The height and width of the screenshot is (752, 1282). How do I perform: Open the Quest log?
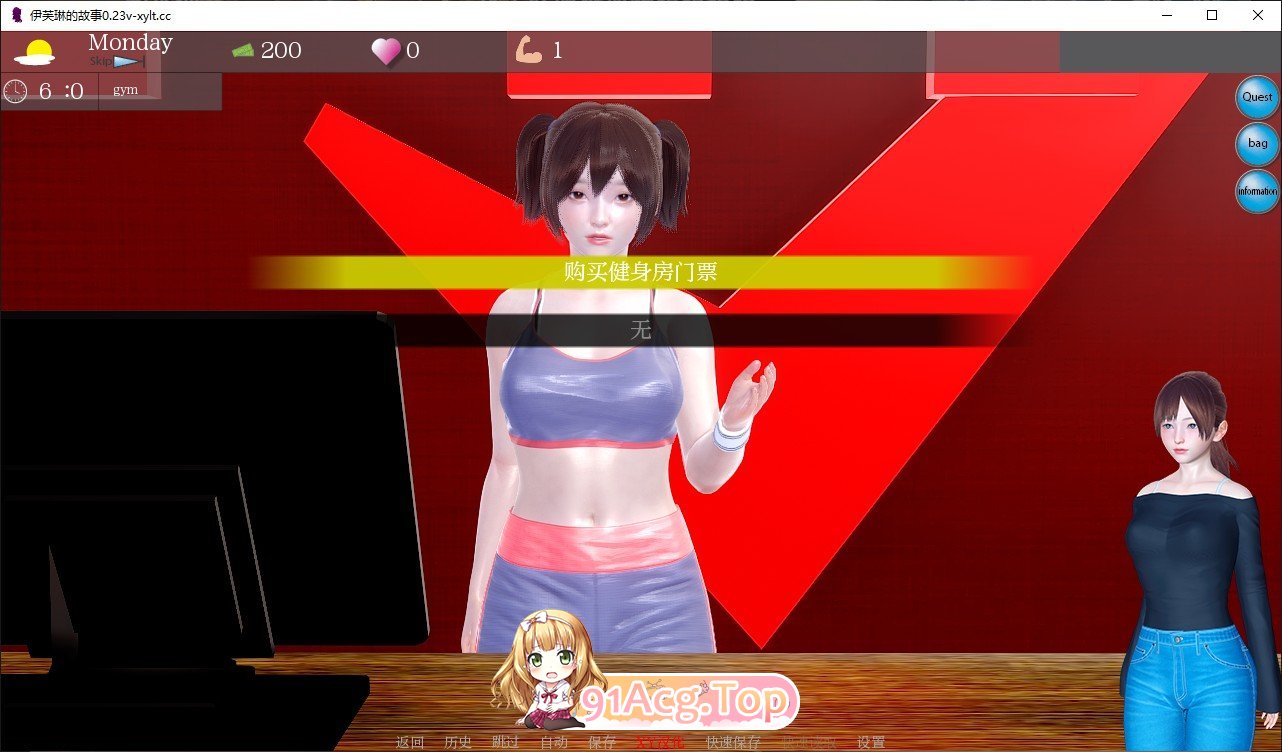[1256, 97]
